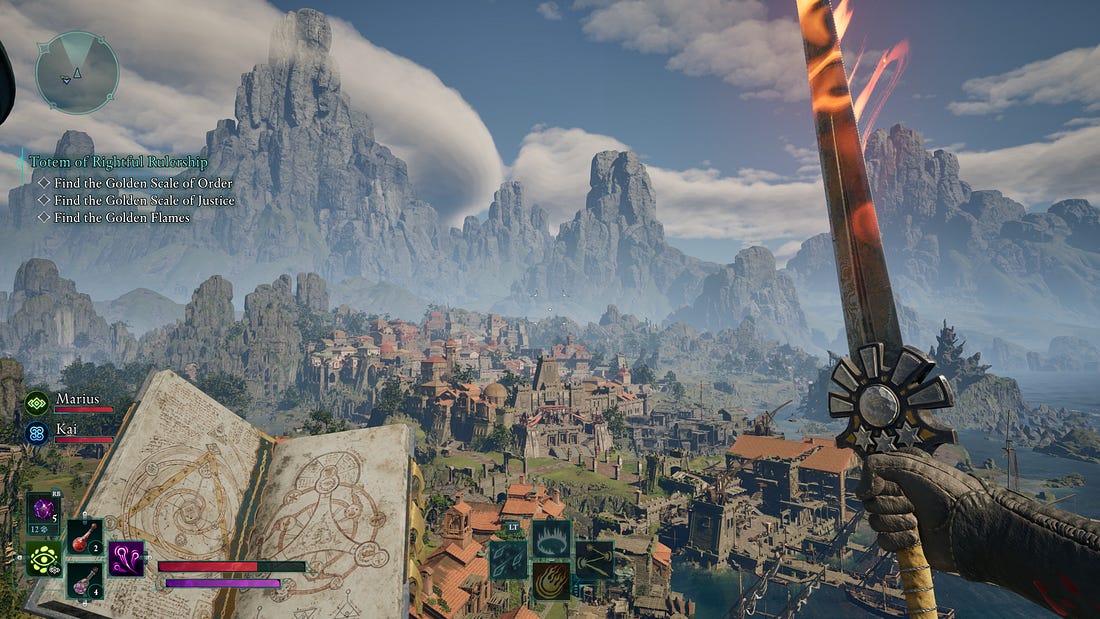Image resolution: width=1100 pixels, height=619 pixels.
Task: Activate the branching missiles spell icon
Action: (x=594, y=559)
